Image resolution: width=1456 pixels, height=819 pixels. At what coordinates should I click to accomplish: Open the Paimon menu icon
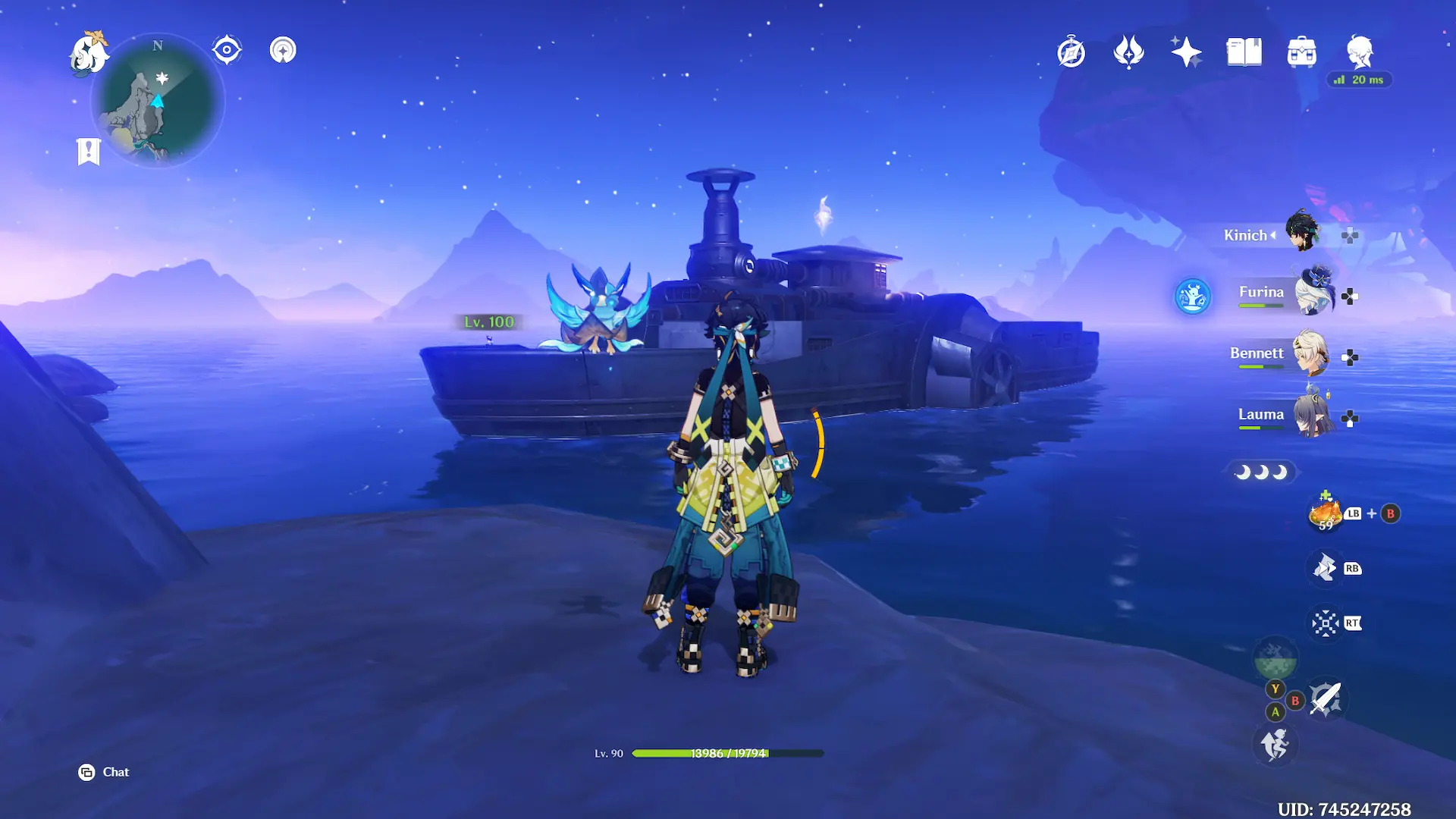pyautogui.click(x=89, y=53)
